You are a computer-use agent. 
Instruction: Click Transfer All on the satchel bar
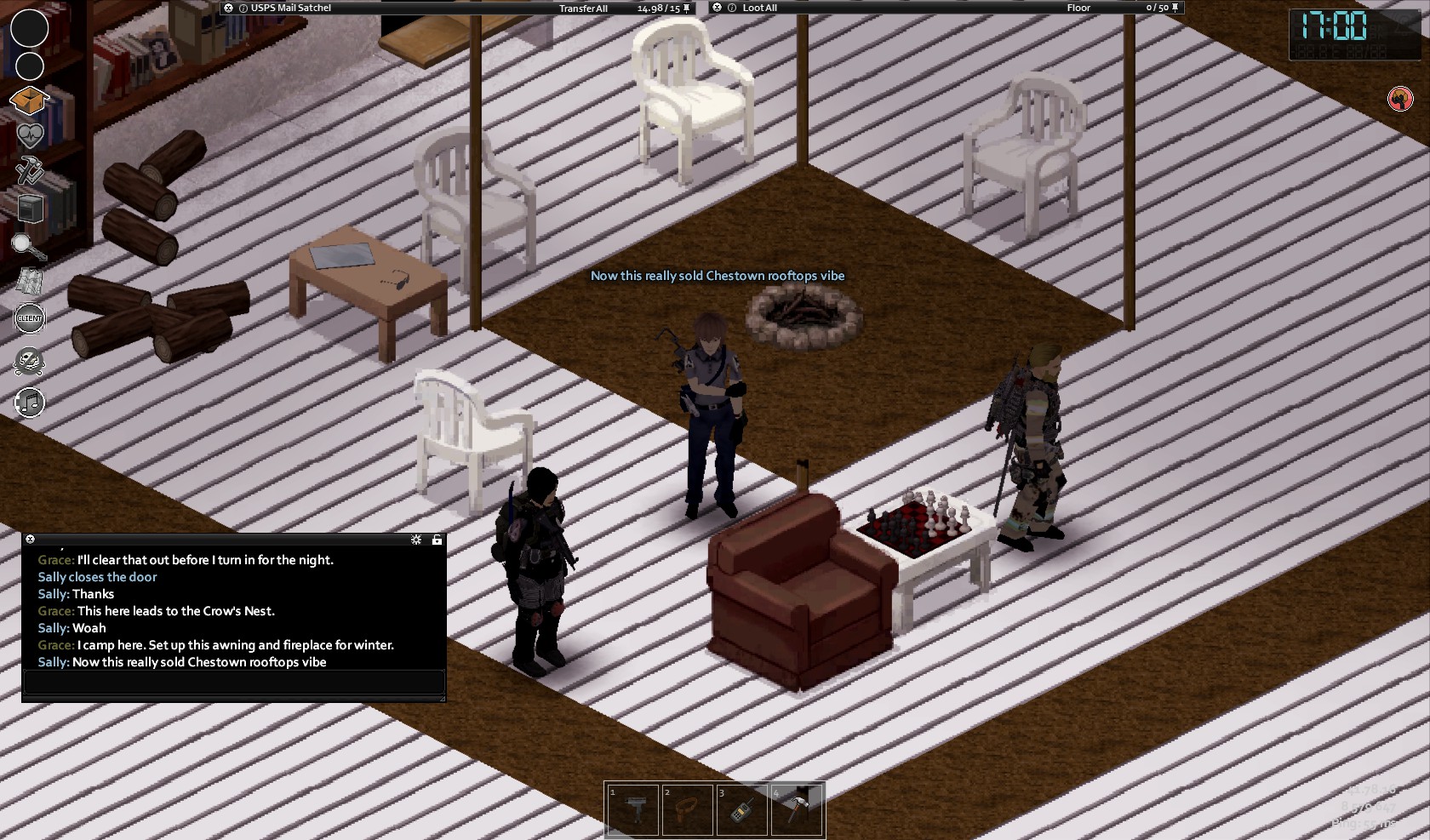pyautogui.click(x=583, y=9)
